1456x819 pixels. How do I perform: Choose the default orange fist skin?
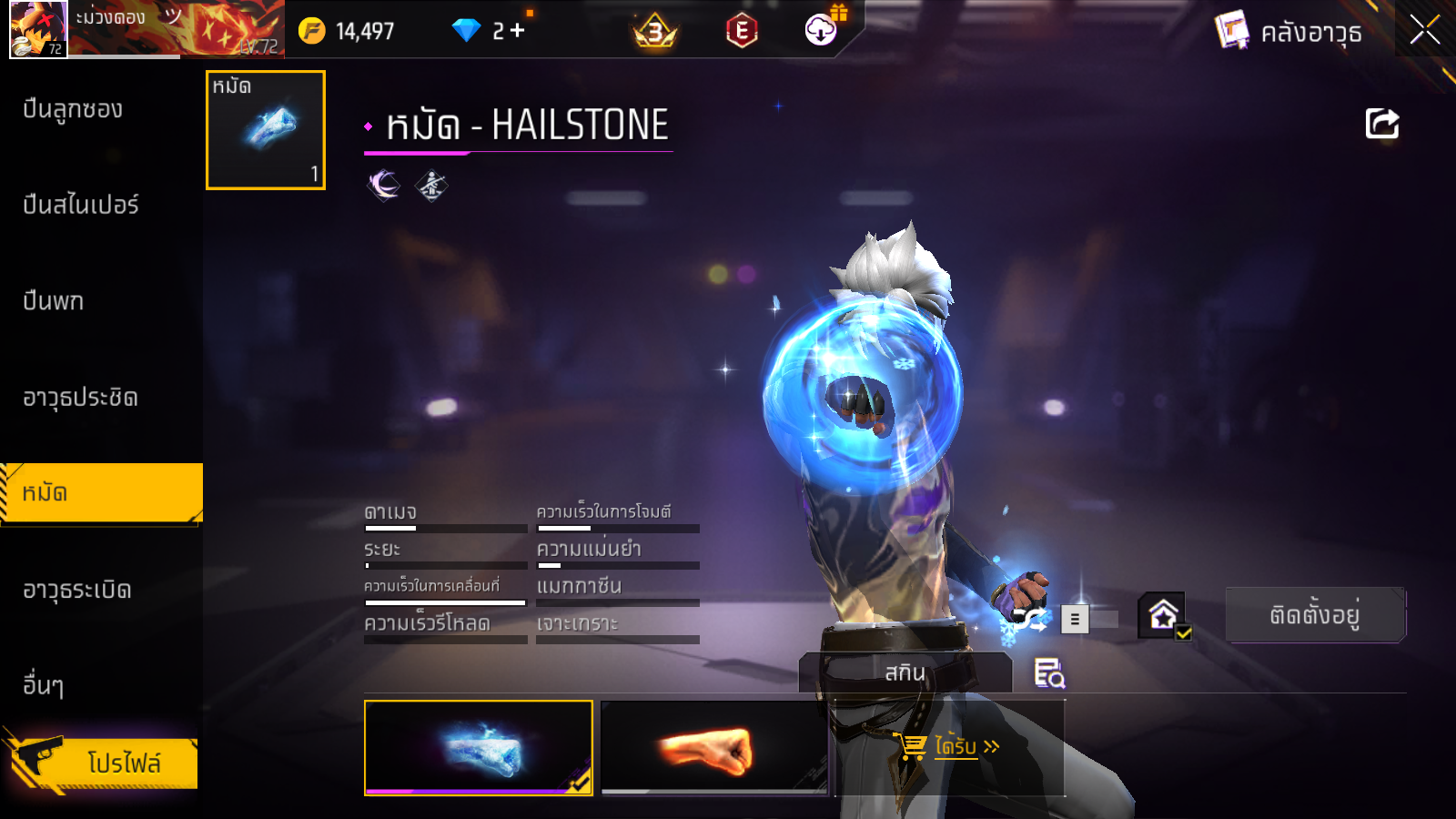click(x=714, y=747)
